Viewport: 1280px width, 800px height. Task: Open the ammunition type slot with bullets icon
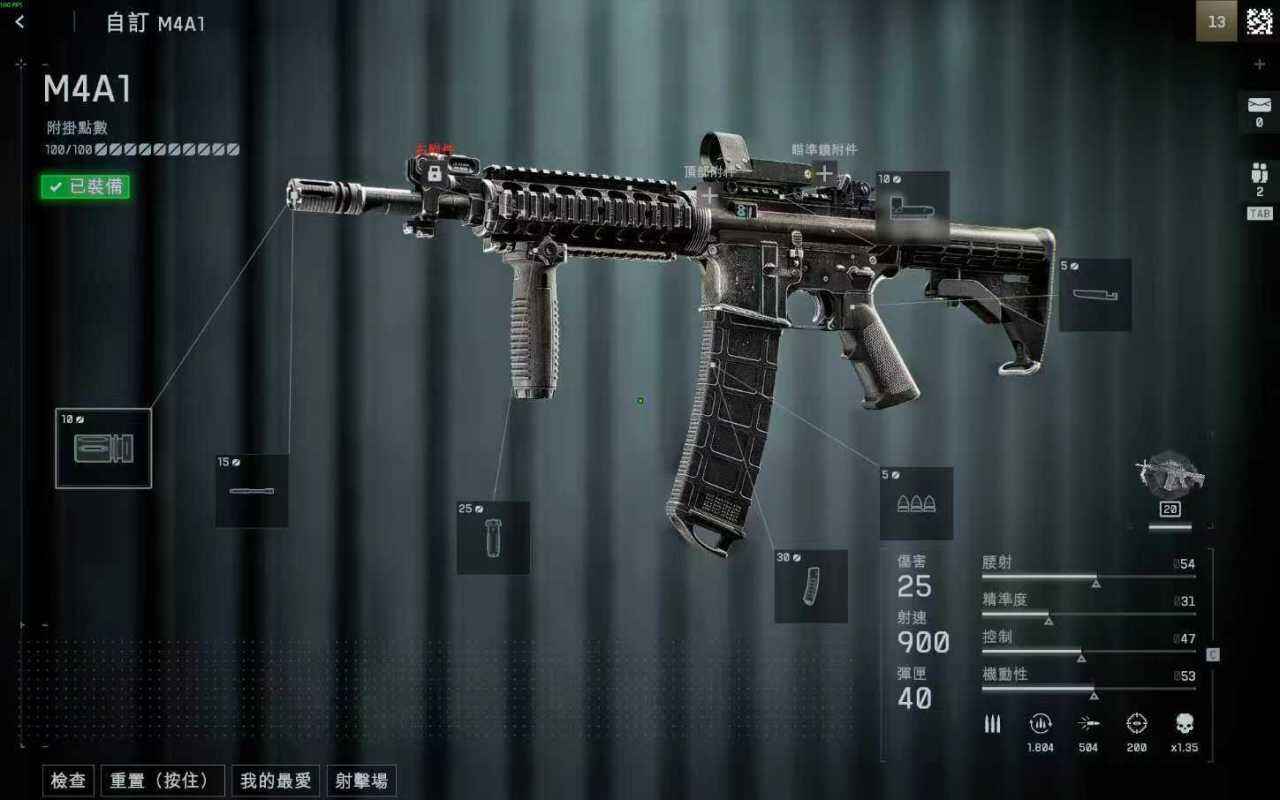[x=916, y=503]
